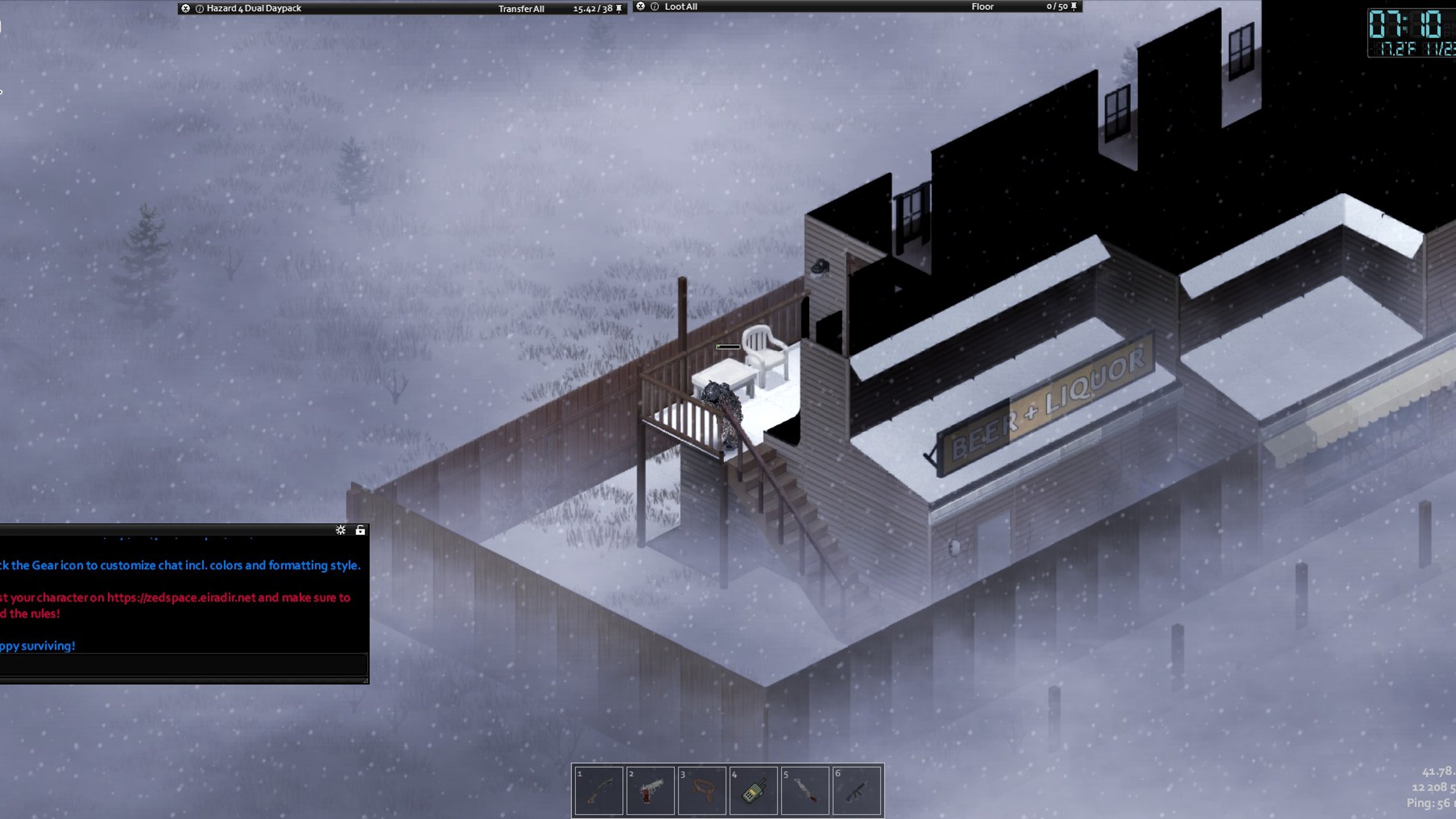The height and width of the screenshot is (819, 1456).
Task: Close the floor loot panel
Action: click(640, 6)
